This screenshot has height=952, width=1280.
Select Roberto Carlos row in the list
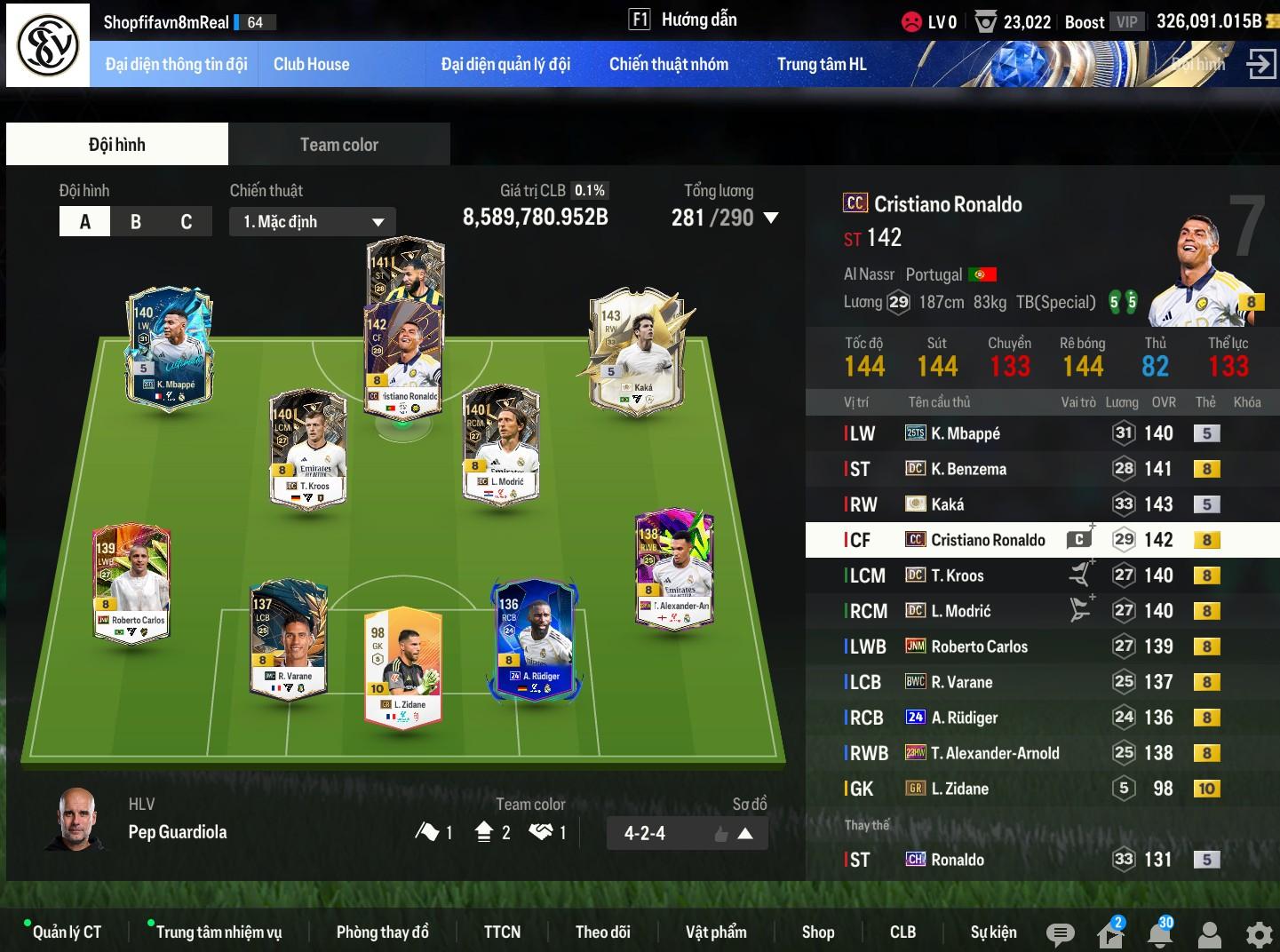coord(979,647)
